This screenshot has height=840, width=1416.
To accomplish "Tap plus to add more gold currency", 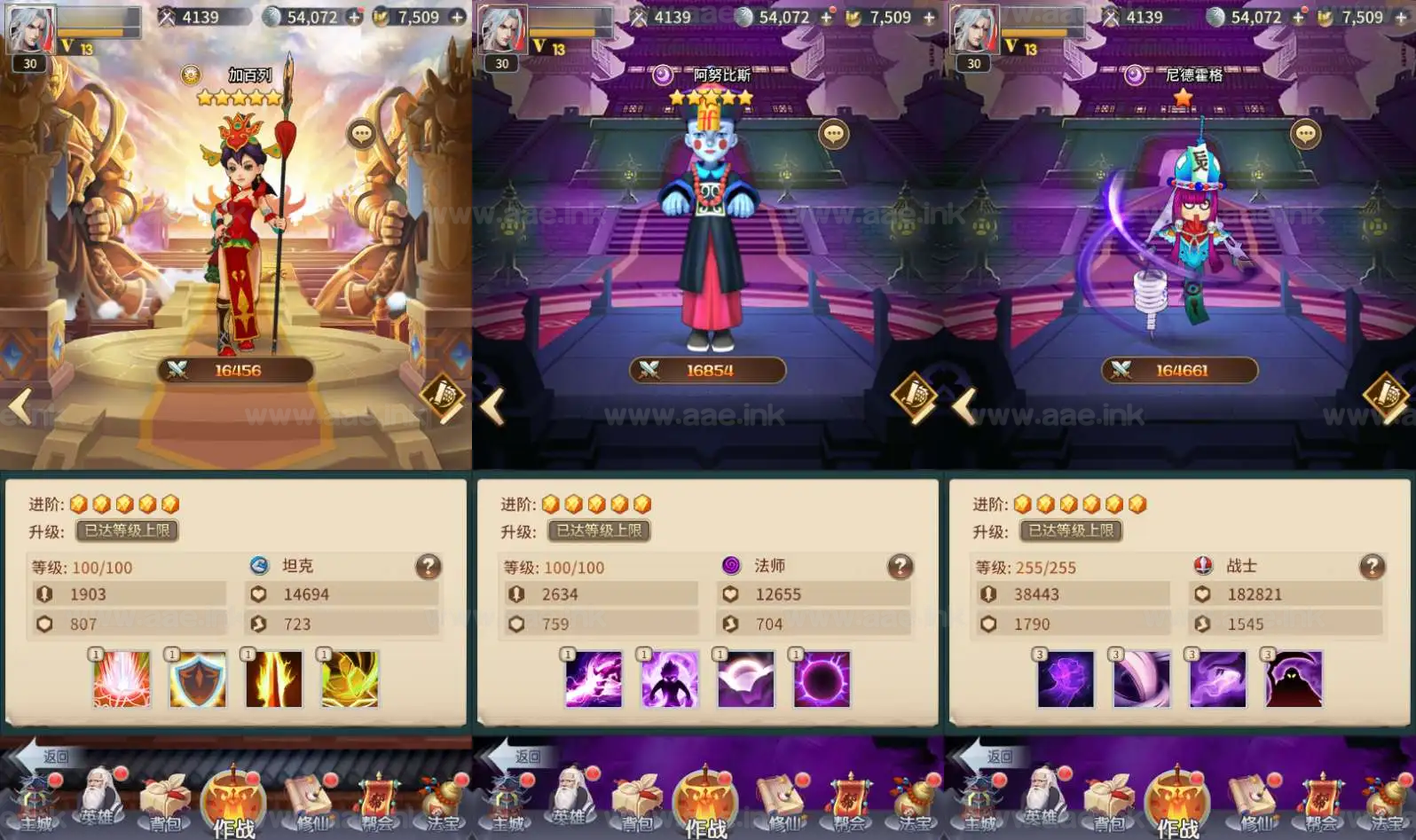I will point(459,16).
